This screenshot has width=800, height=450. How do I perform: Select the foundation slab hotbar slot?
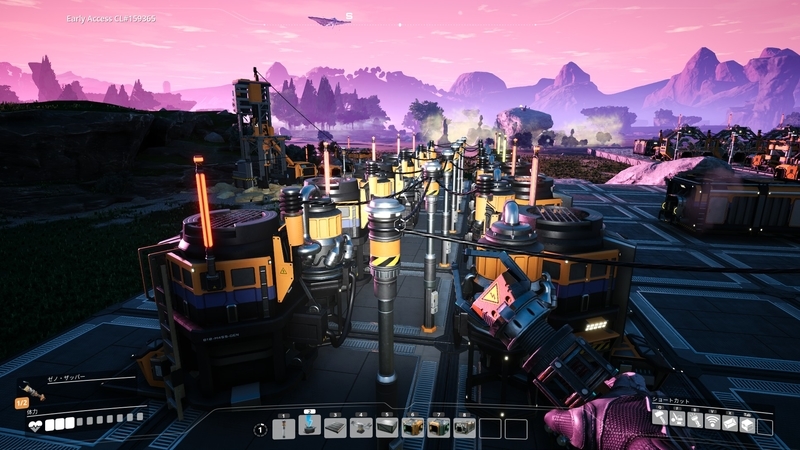(x=335, y=428)
